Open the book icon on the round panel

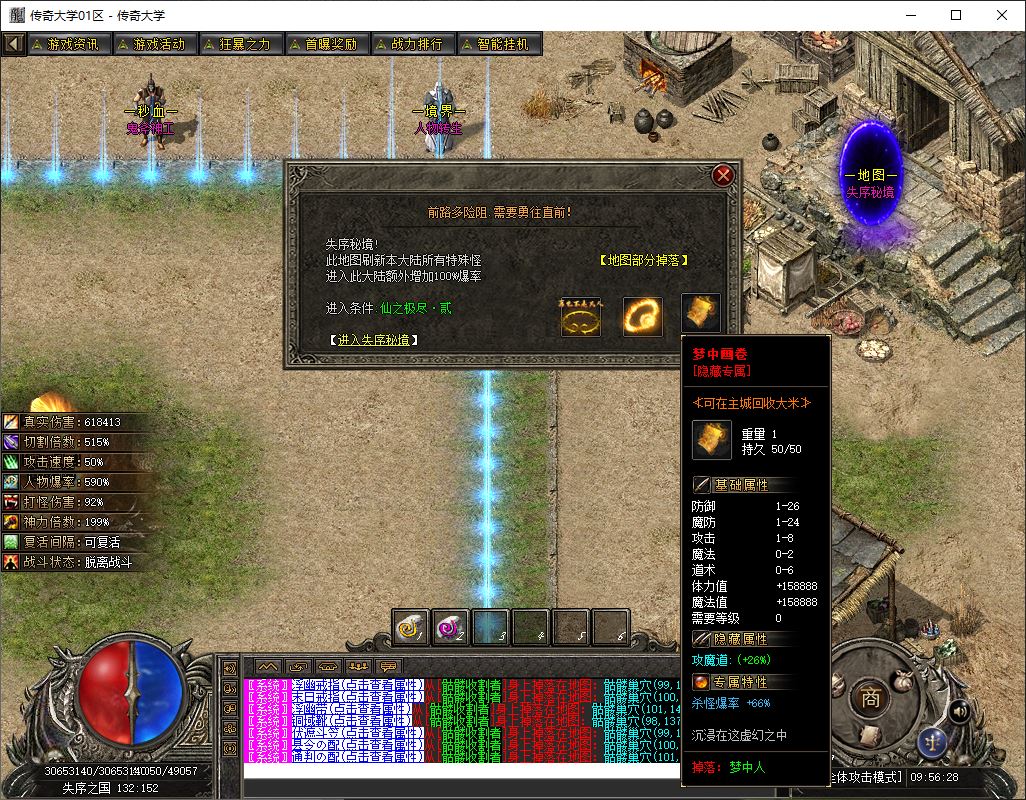[870, 737]
